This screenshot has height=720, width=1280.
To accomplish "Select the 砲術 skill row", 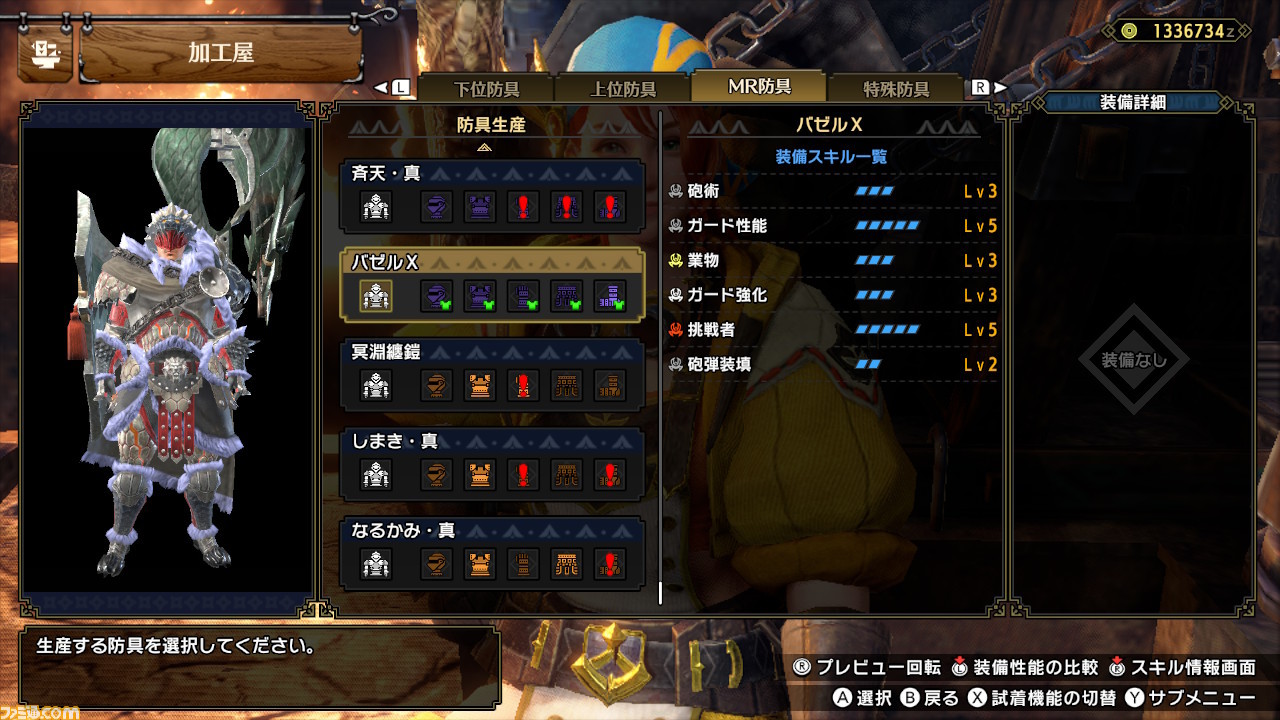I will (x=832, y=191).
